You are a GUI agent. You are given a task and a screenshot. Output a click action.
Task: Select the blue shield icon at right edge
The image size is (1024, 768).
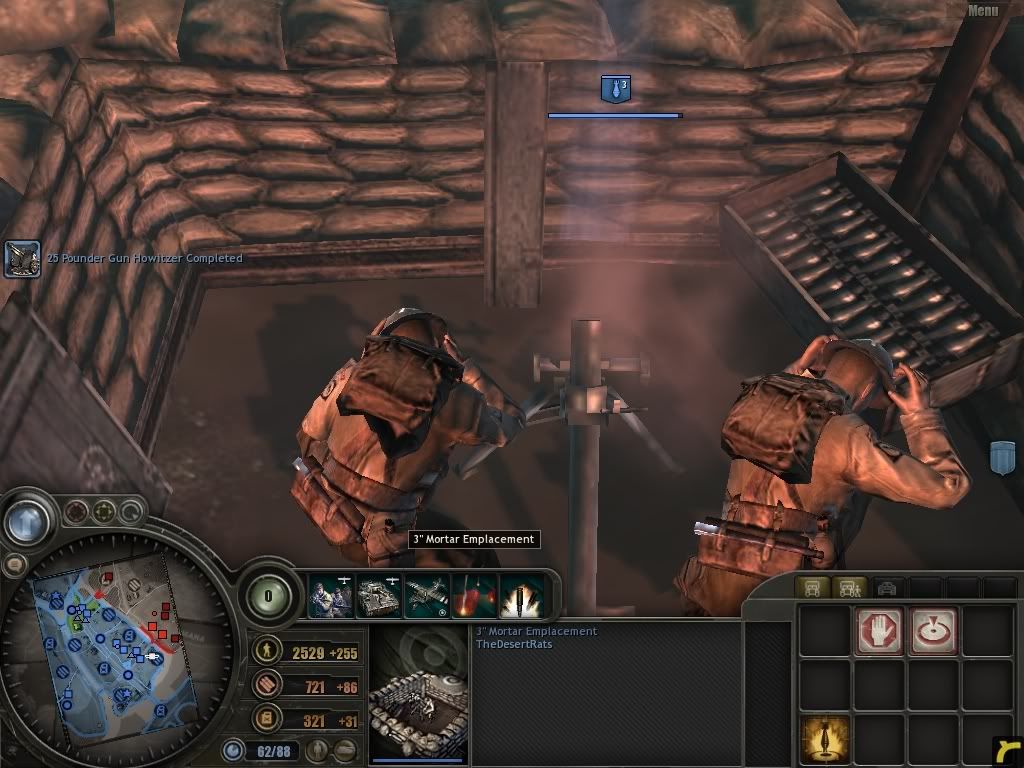click(1003, 458)
